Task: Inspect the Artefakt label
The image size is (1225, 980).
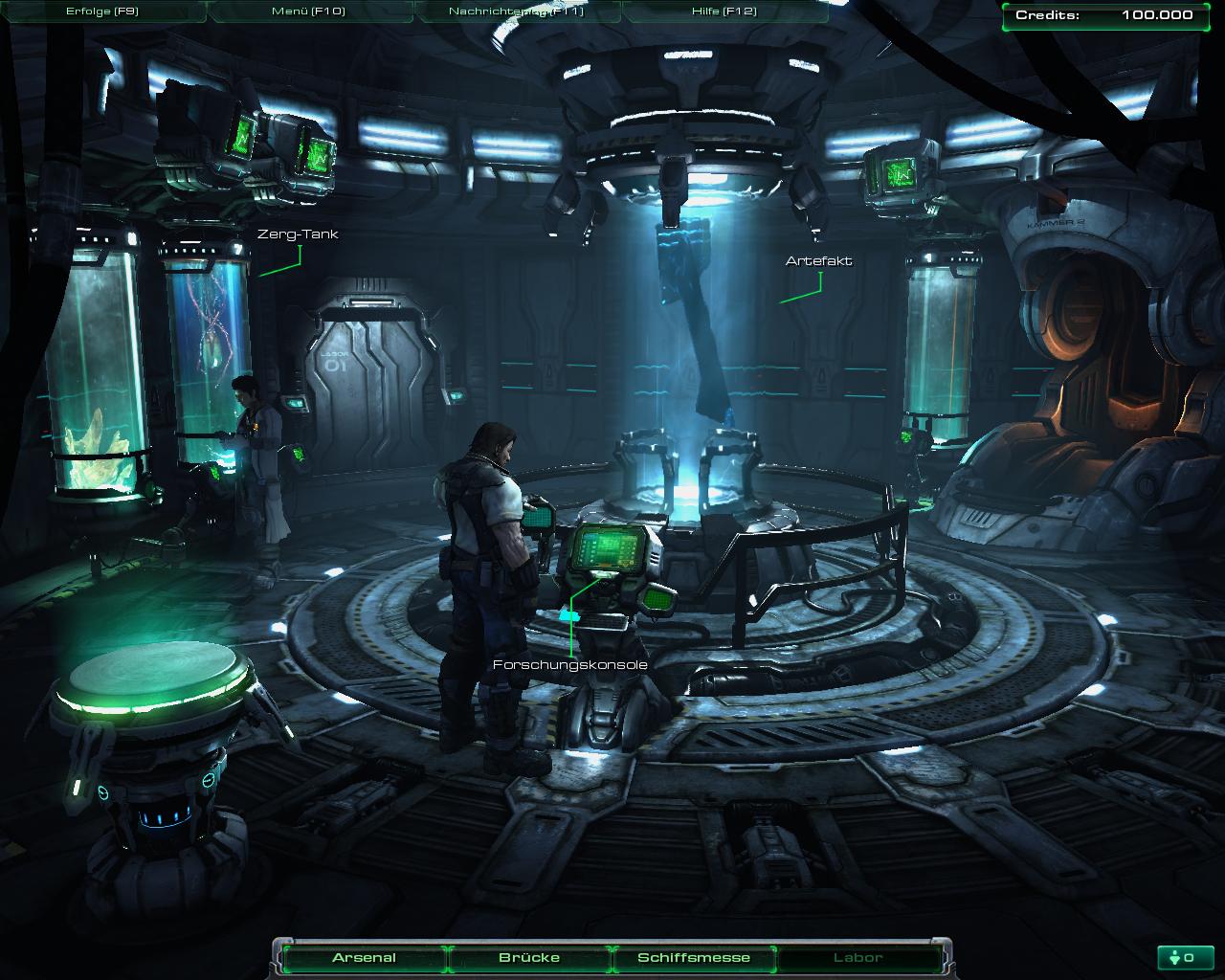Action: point(818,260)
